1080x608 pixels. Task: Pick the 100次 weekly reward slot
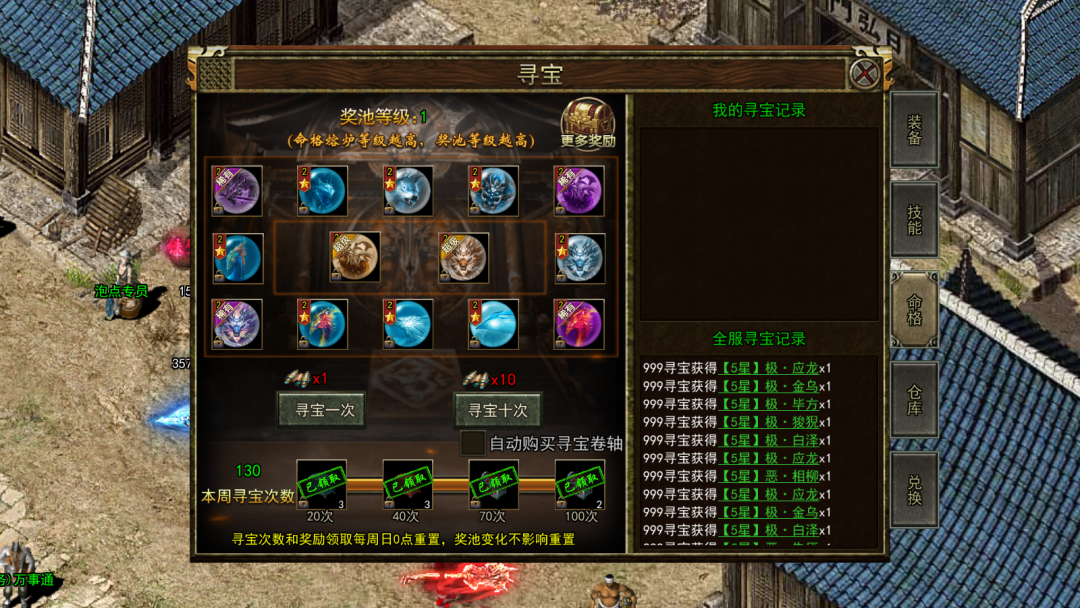[x=580, y=484]
